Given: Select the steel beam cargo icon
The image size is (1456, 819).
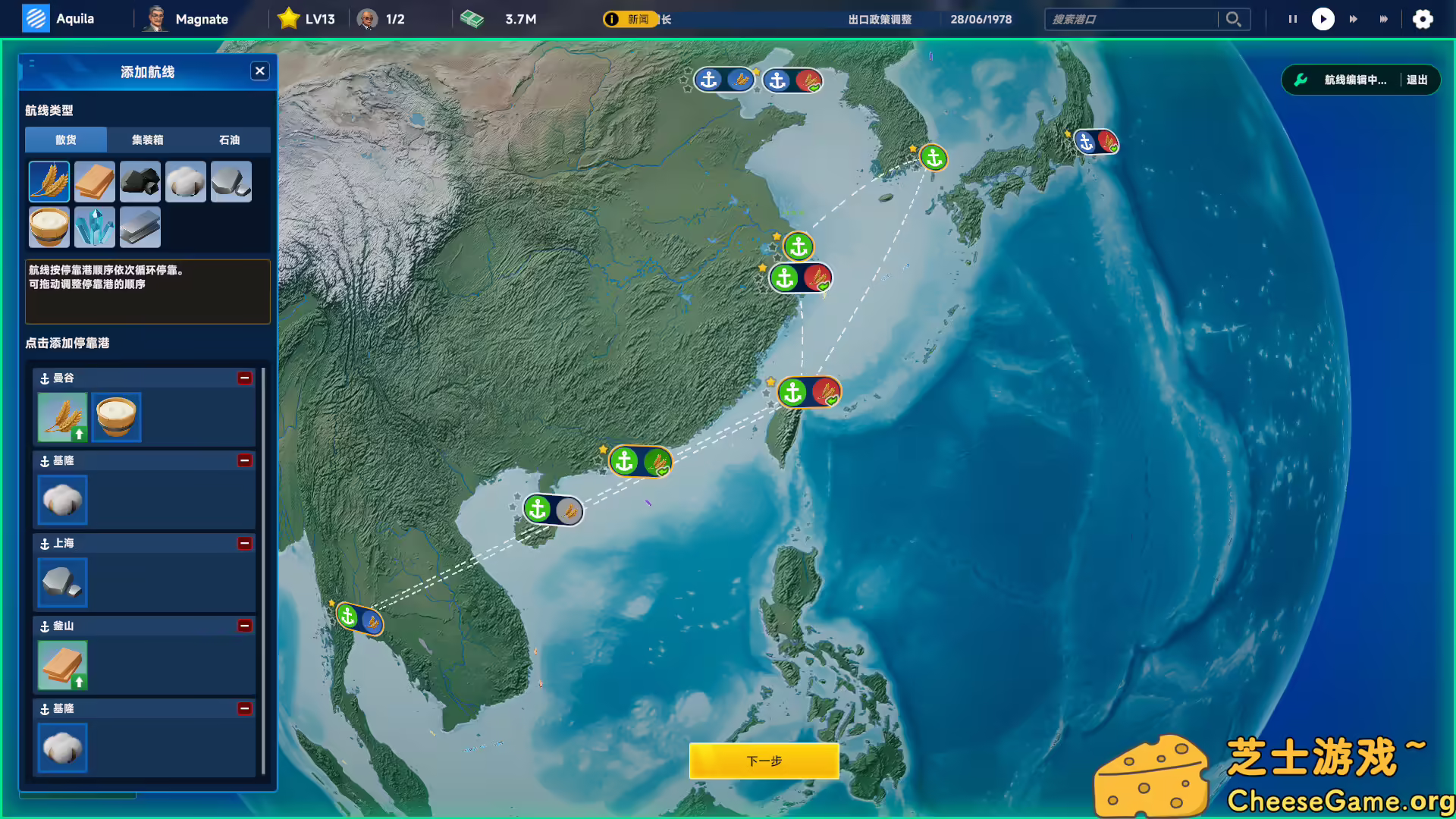Looking at the screenshot, I should click(x=140, y=227).
